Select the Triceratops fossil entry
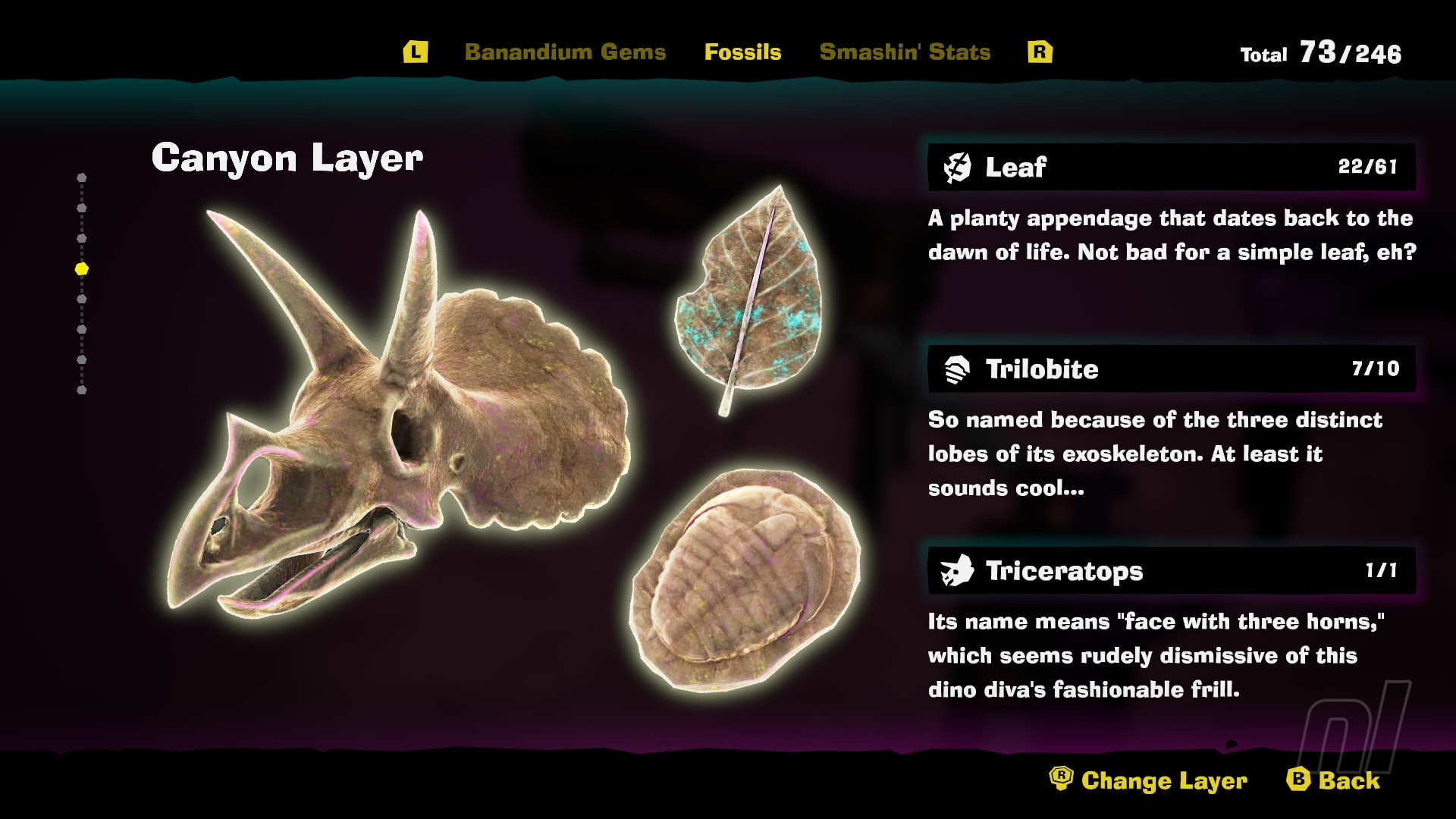The width and height of the screenshot is (1456, 819). click(x=1171, y=571)
